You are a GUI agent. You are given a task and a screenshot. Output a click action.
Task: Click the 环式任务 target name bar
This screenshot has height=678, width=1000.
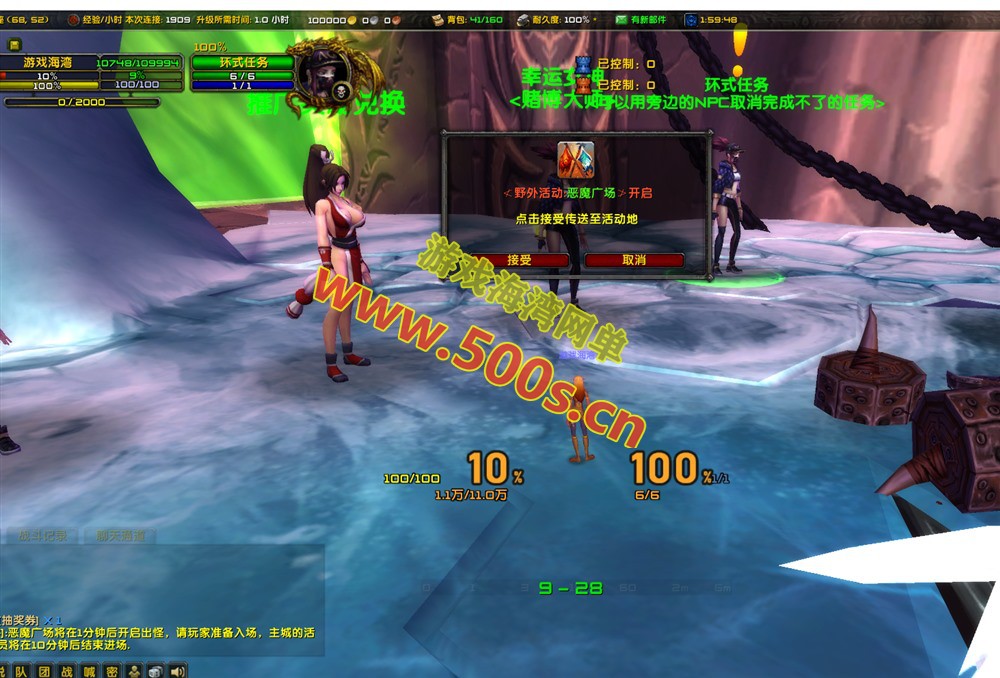point(243,62)
